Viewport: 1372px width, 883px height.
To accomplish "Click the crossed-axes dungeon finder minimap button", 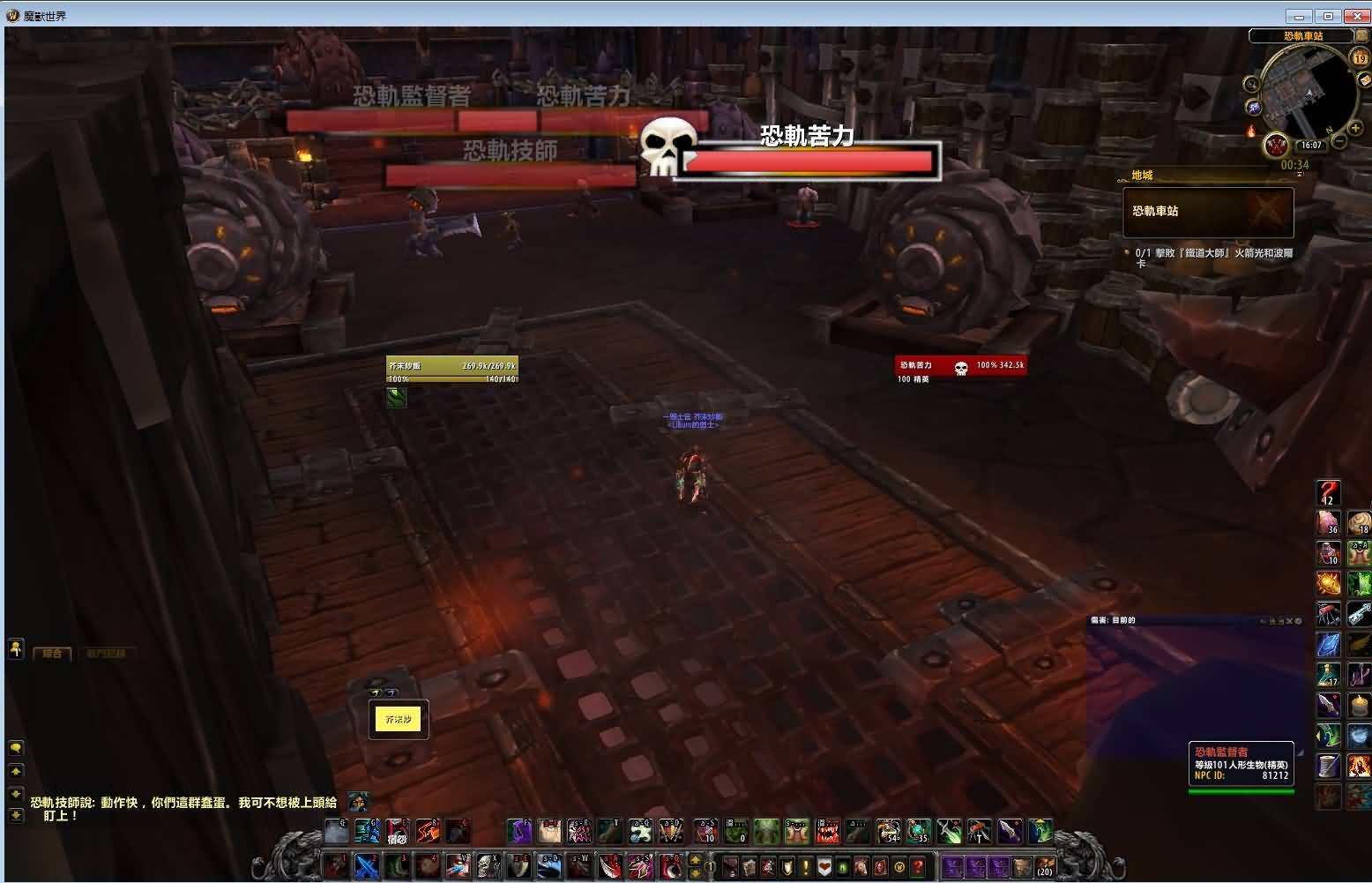I will click(x=1276, y=146).
